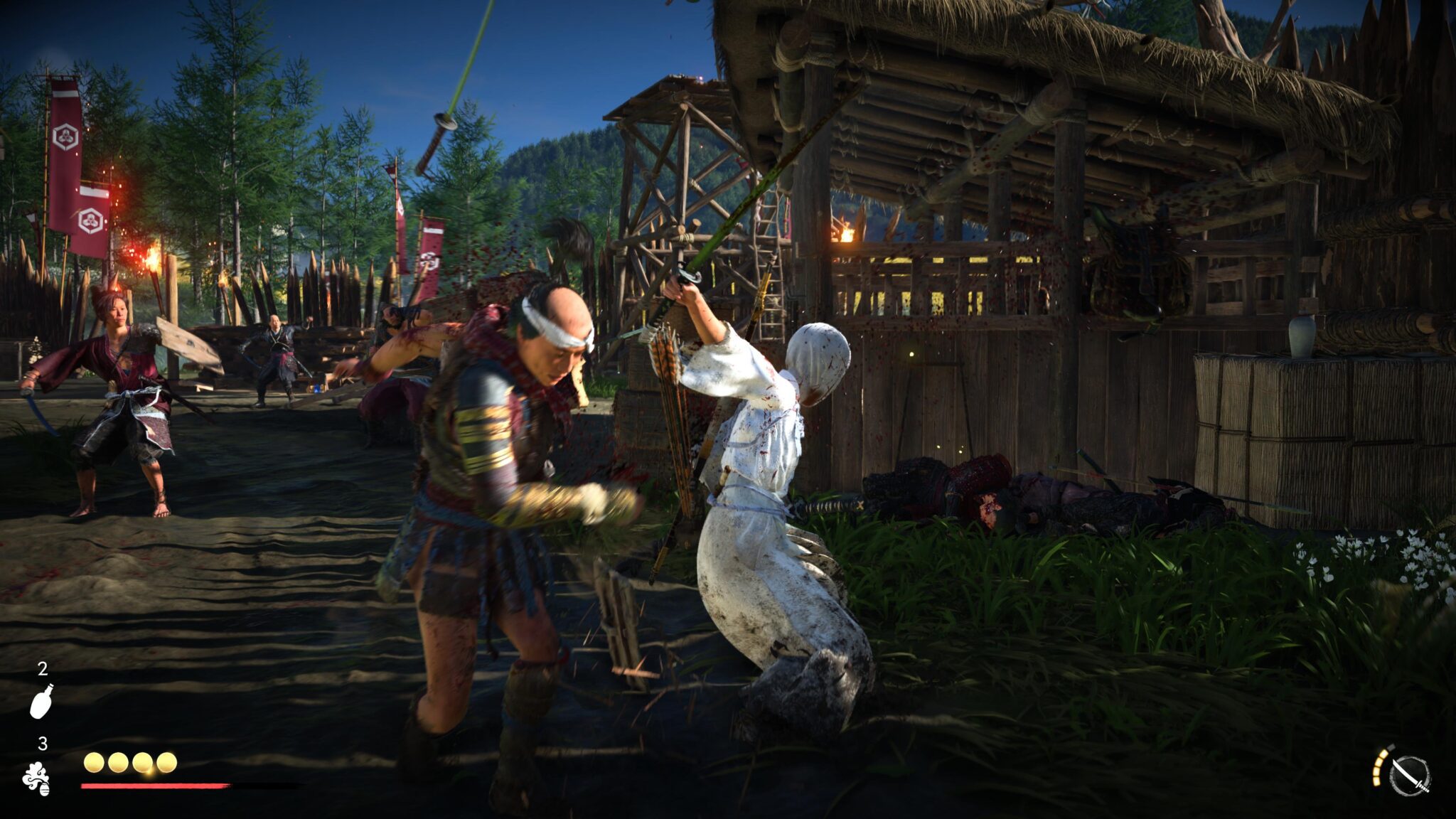Select the sake bottle healing item icon
Image resolution: width=1456 pixels, height=819 pixels.
click(41, 701)
